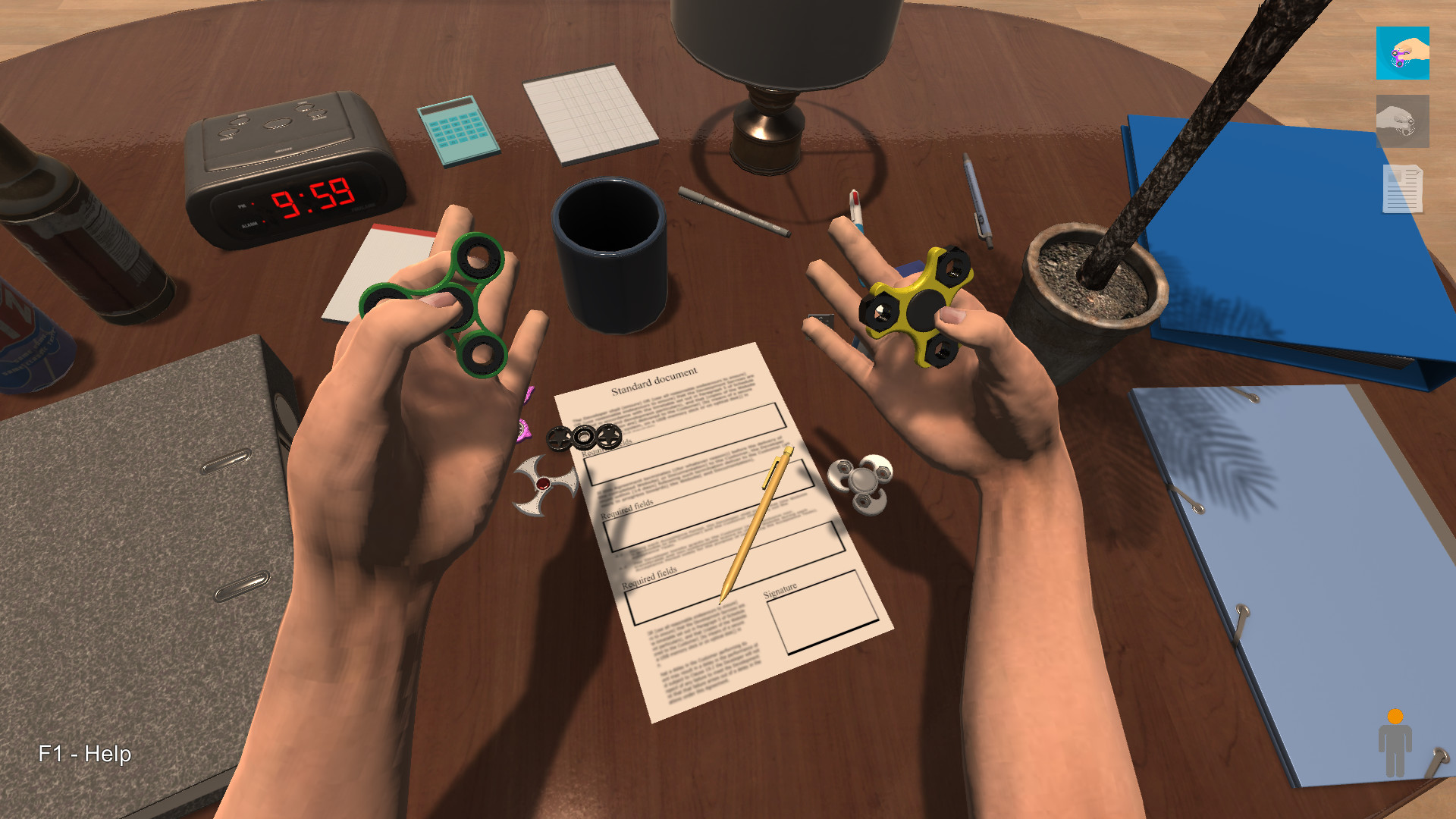Click the teal spinning-hand tutorial icon
Viewport: 1456px width, 819px height.
(1404, 54)
